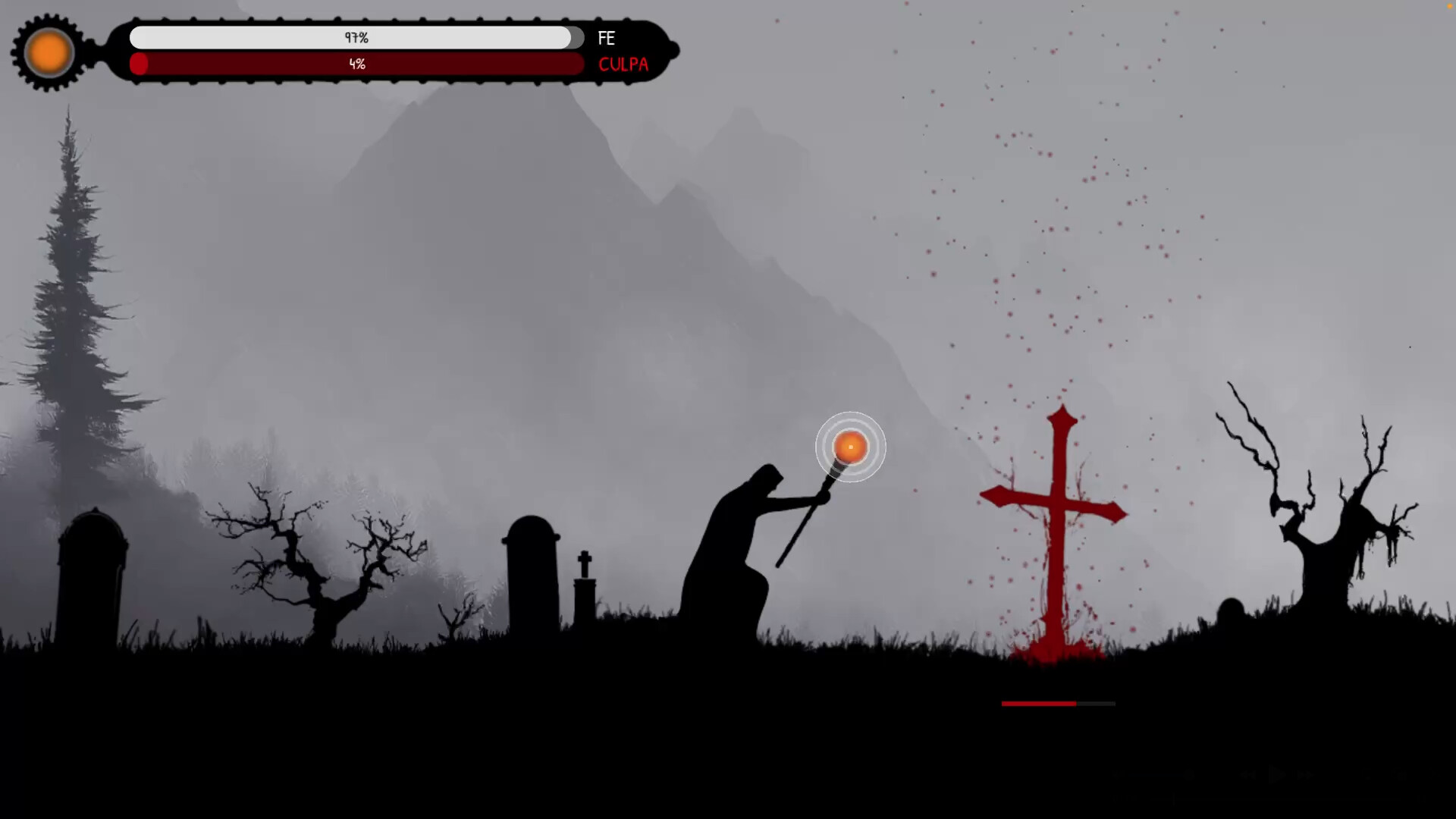Select the CULPA label on the HUD
The width and height of the screenshot is (1456, 819).
[623, 64]
